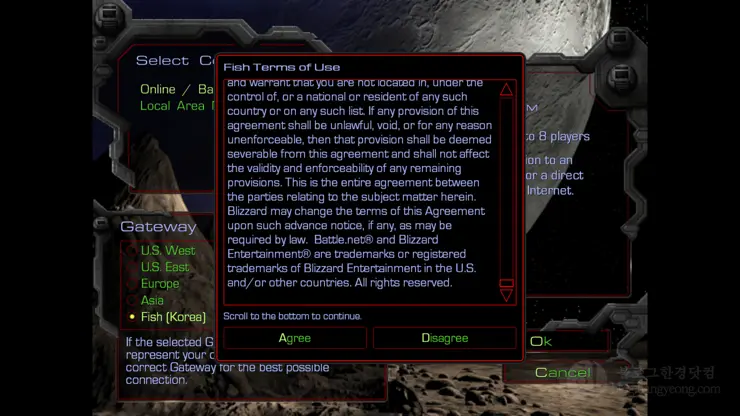Pick the Asia gateway

(x=152, y=300)
